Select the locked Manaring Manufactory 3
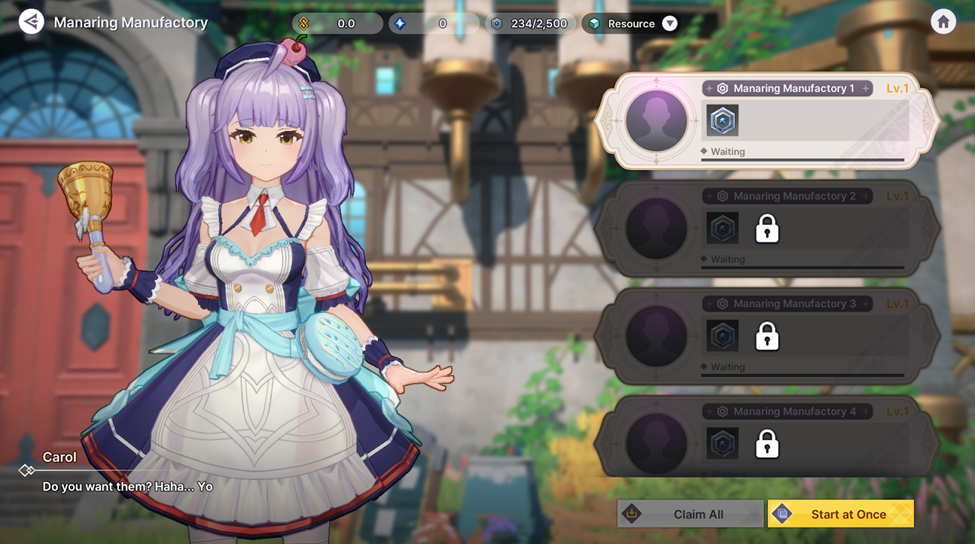Image resolution: width=975 pixels, height=544 pixels. [x=767, y=336]
